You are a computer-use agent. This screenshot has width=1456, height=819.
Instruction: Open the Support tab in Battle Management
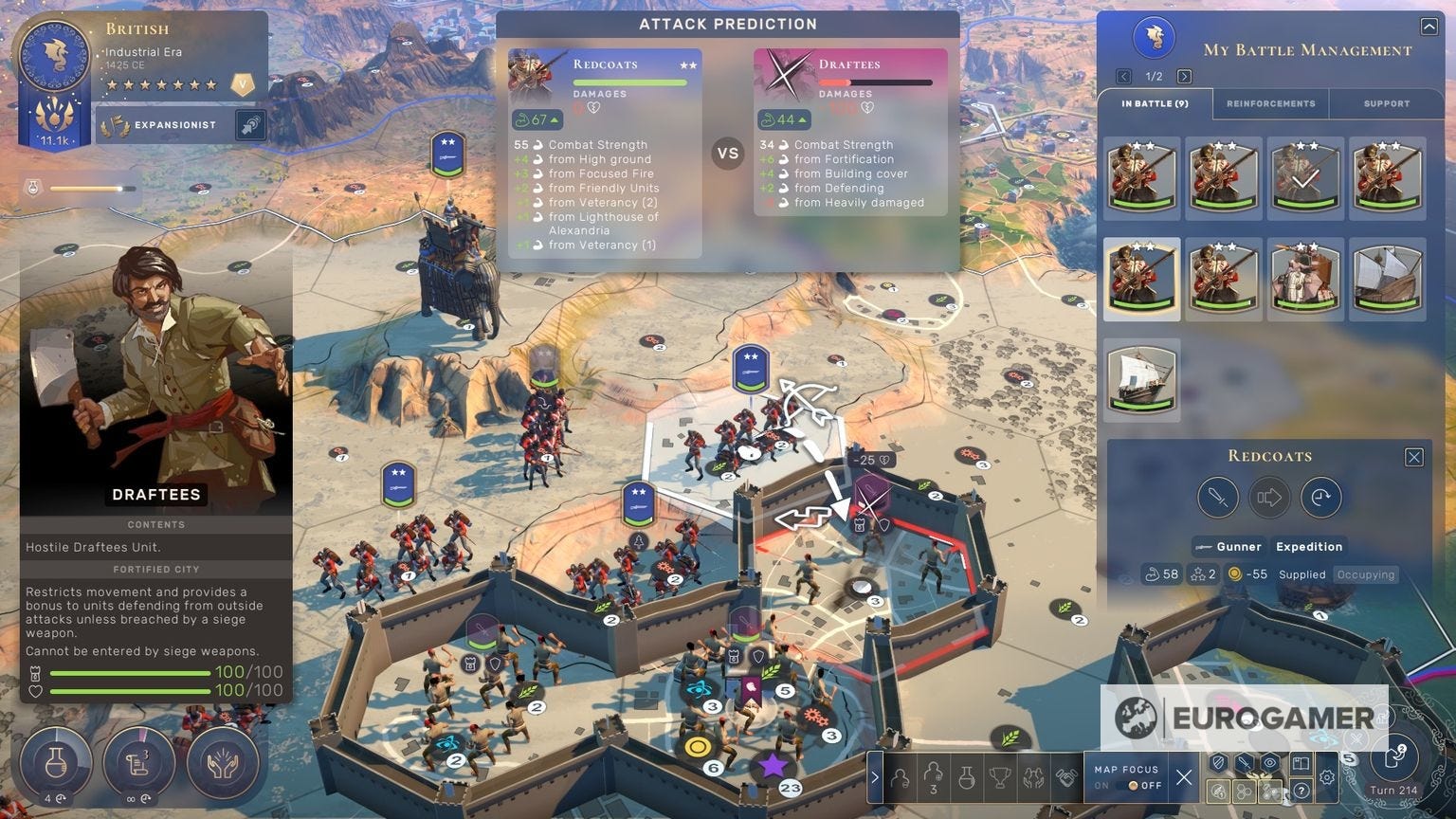tap(1386, 103)
